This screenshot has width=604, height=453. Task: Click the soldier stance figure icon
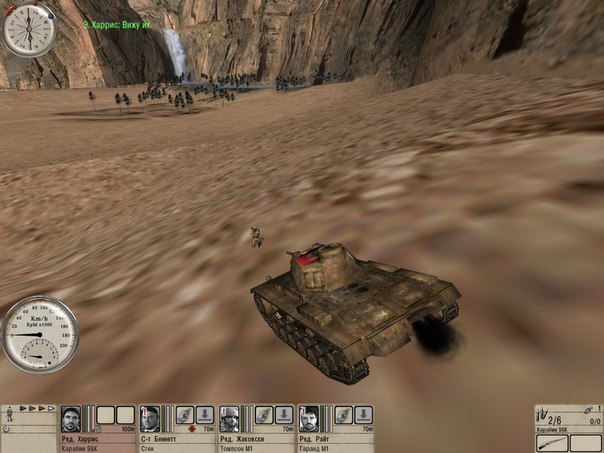(x=8, y=412)
